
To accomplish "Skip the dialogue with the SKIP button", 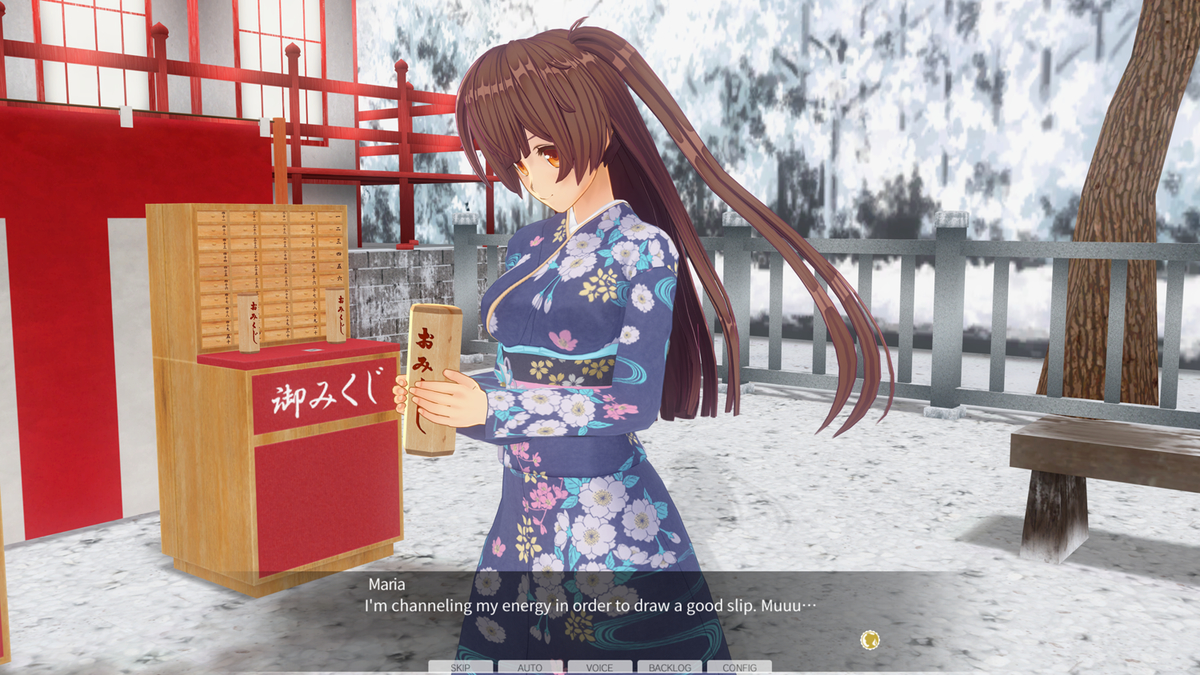I will [460, 667].
